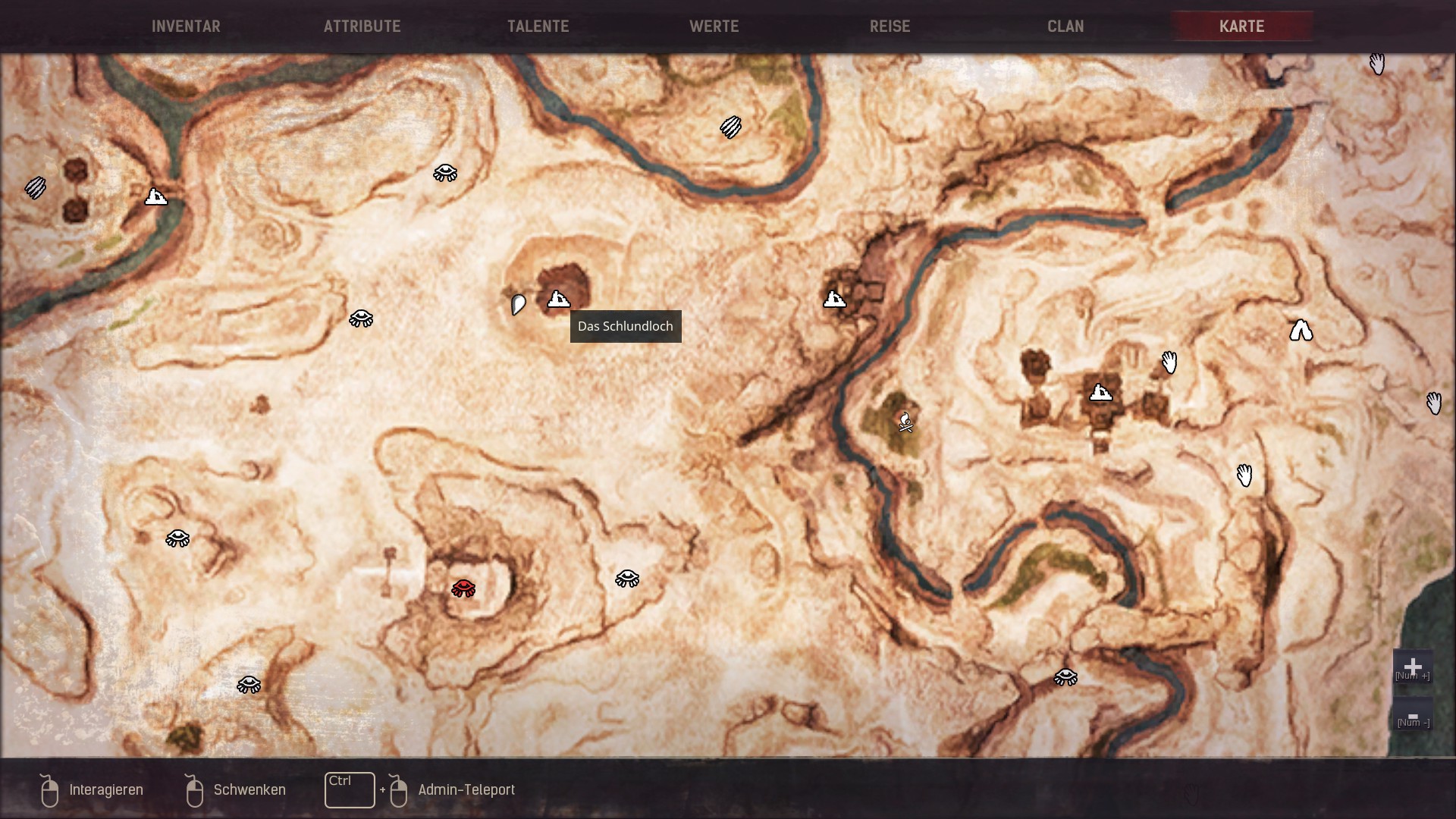Switch to the Clan tab

(x=1065, y=27)
